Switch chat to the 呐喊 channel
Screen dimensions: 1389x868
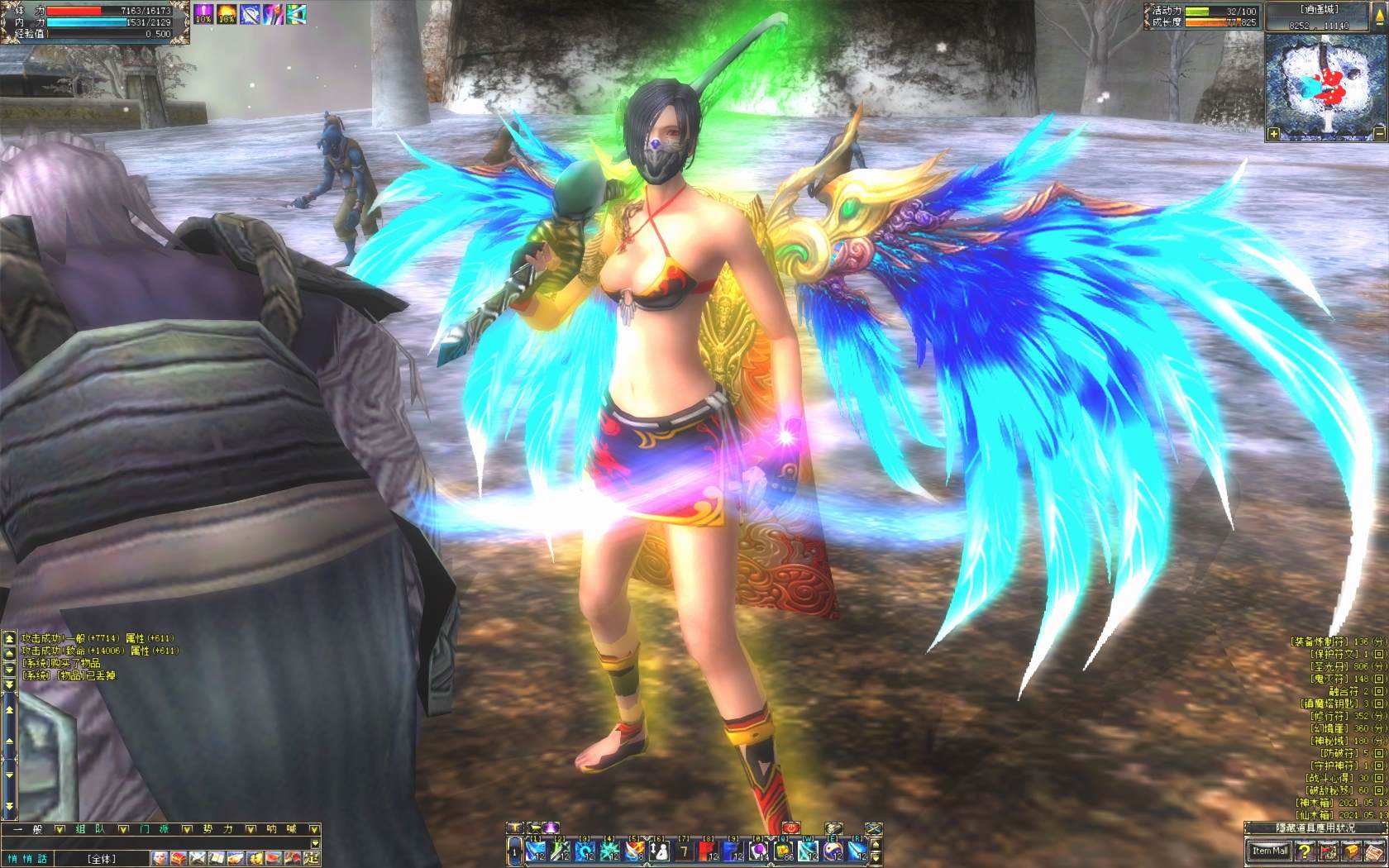point(281,829)
